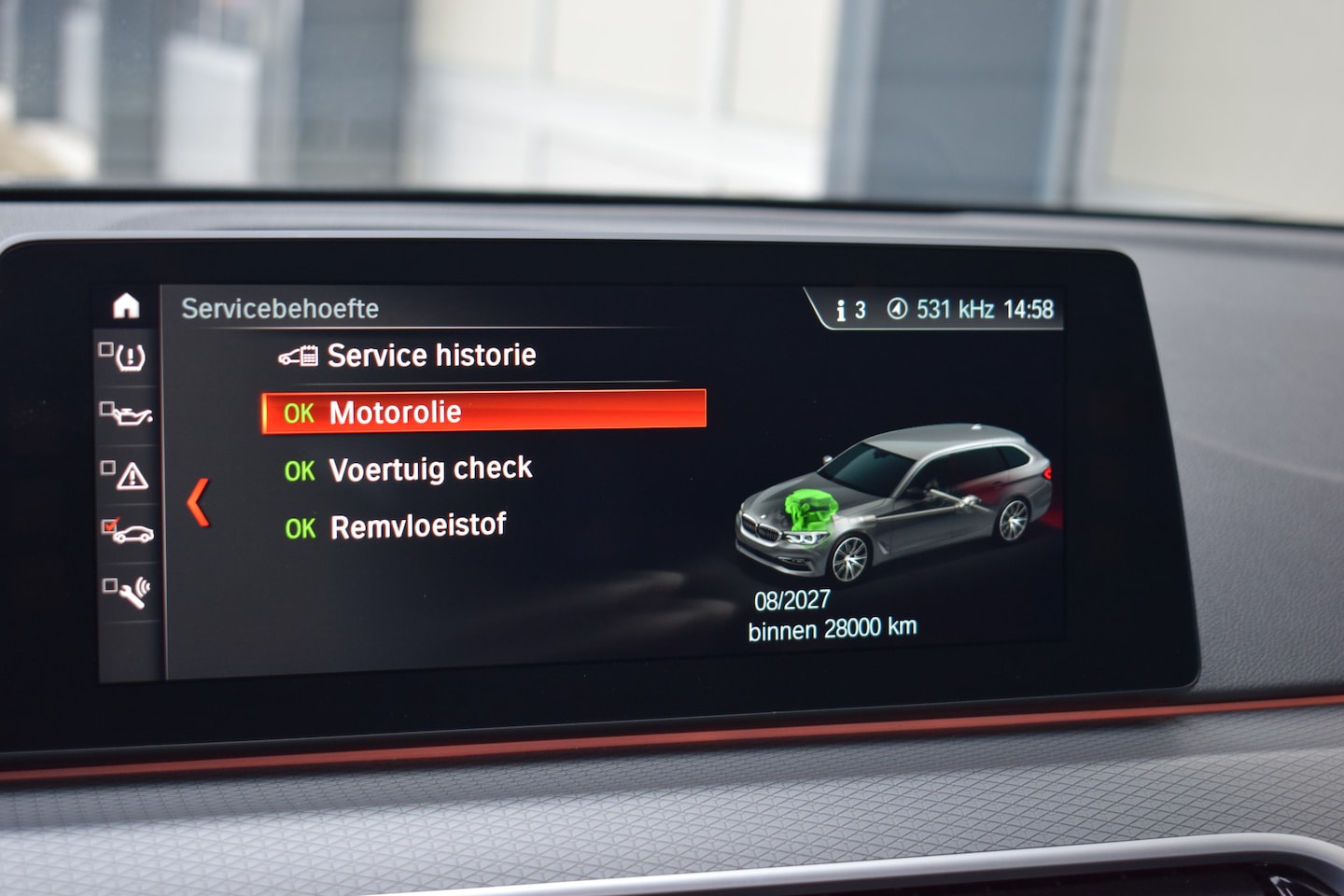This screenshot has width=1344, height=896.
Task: Select the Motorolie service item
Action: click(x=483, y=412)
